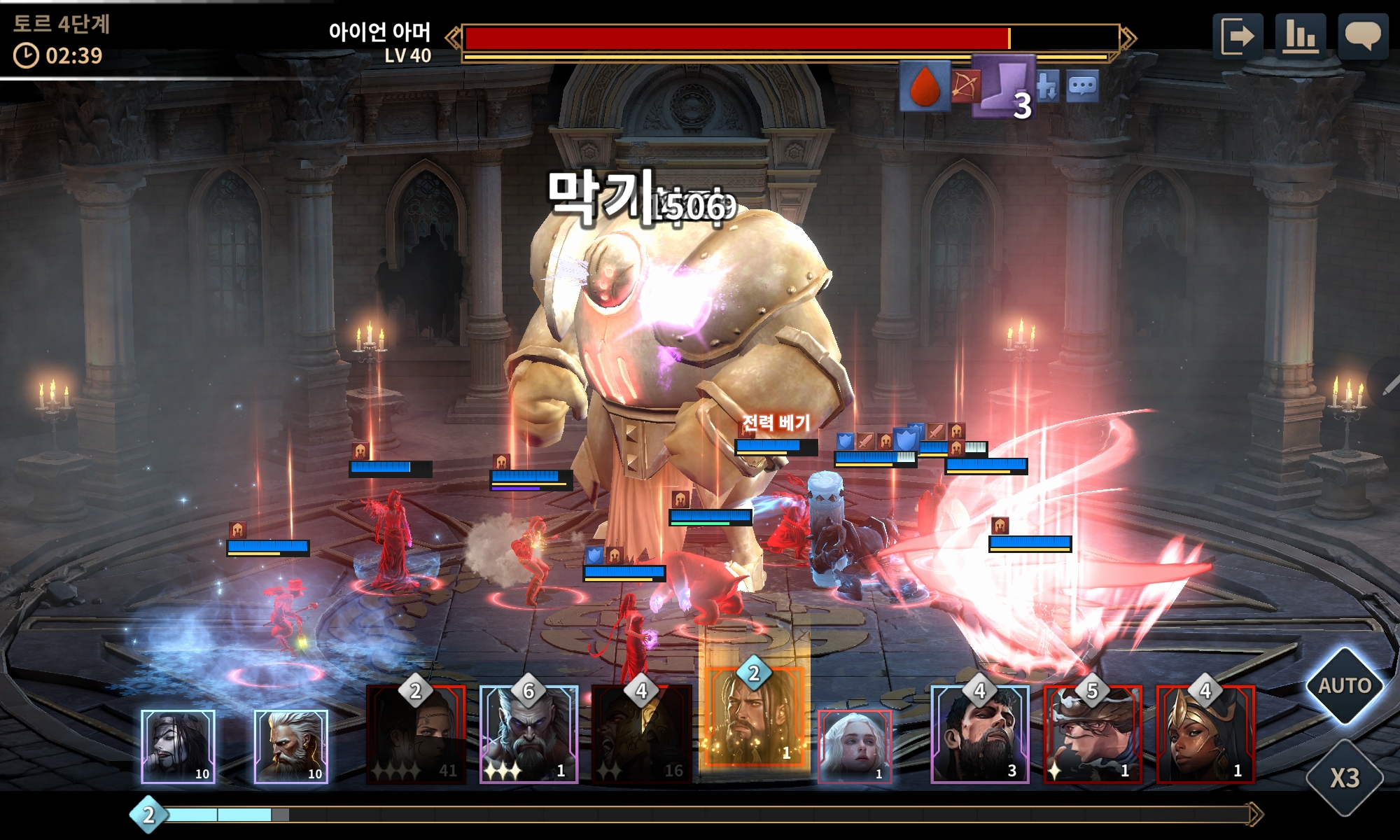This screenshot has width=1400, height=840.
Task: Open the battle statistics bar chart
Action: [1300, 36]
